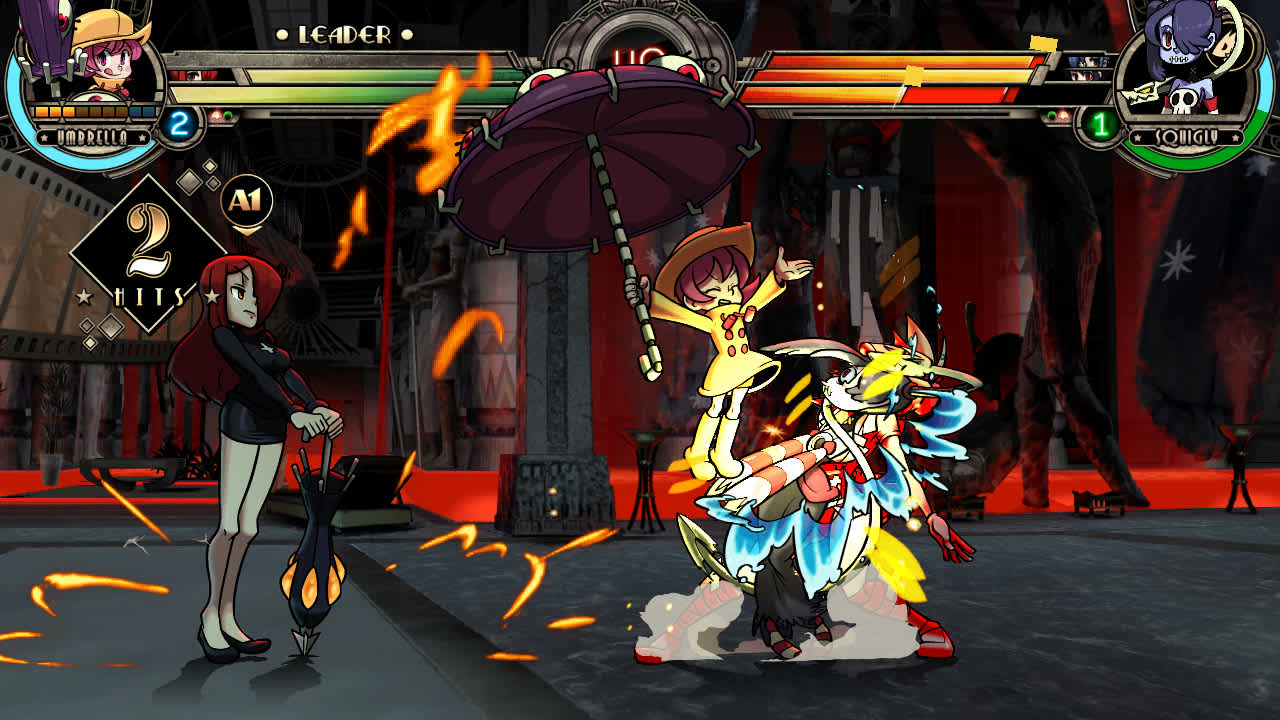Screen dimensions: 1280x720
Task: Click Squigly's green round counter showing 1
Action: coord(1100,122)
